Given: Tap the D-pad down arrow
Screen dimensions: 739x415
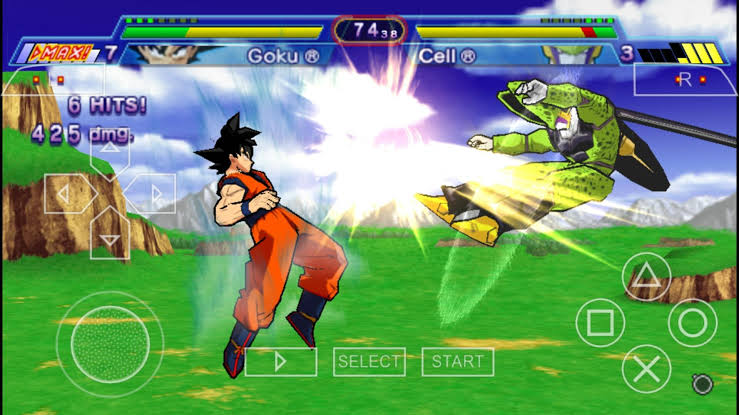Looking at the screenshot, I should tap(110, 236).
